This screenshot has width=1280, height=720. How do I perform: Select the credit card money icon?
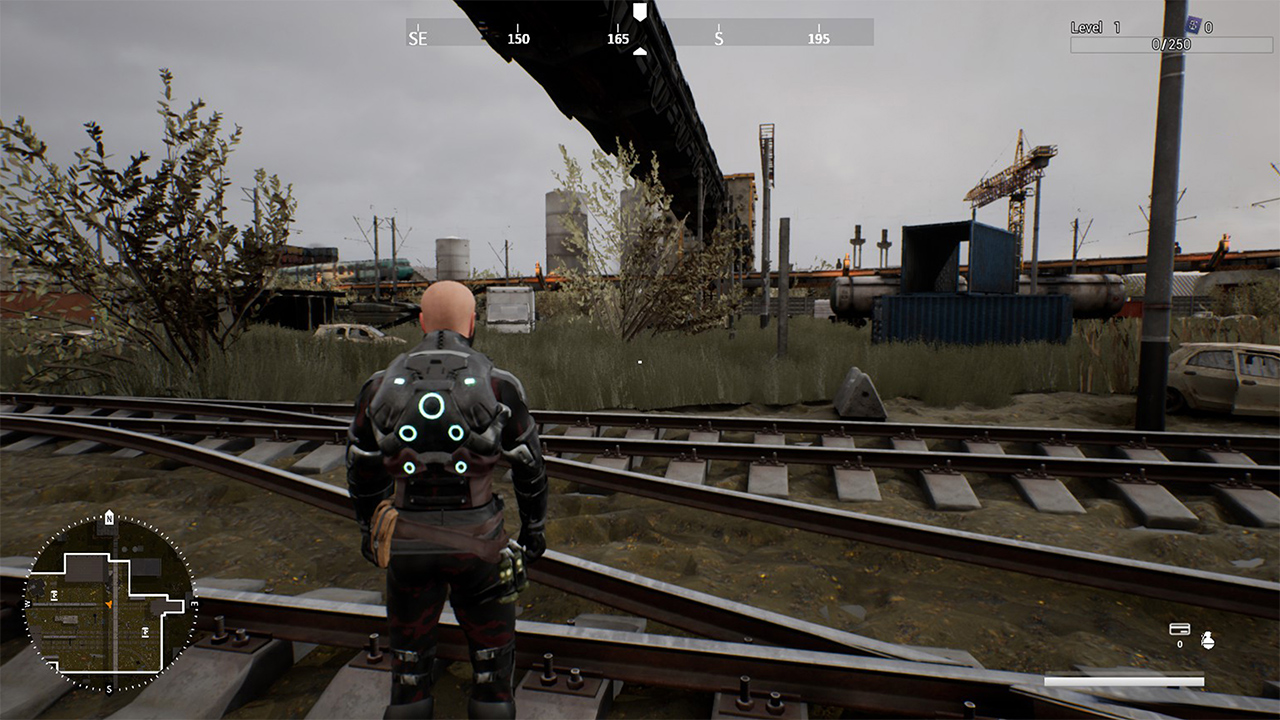pos(1180,628)
